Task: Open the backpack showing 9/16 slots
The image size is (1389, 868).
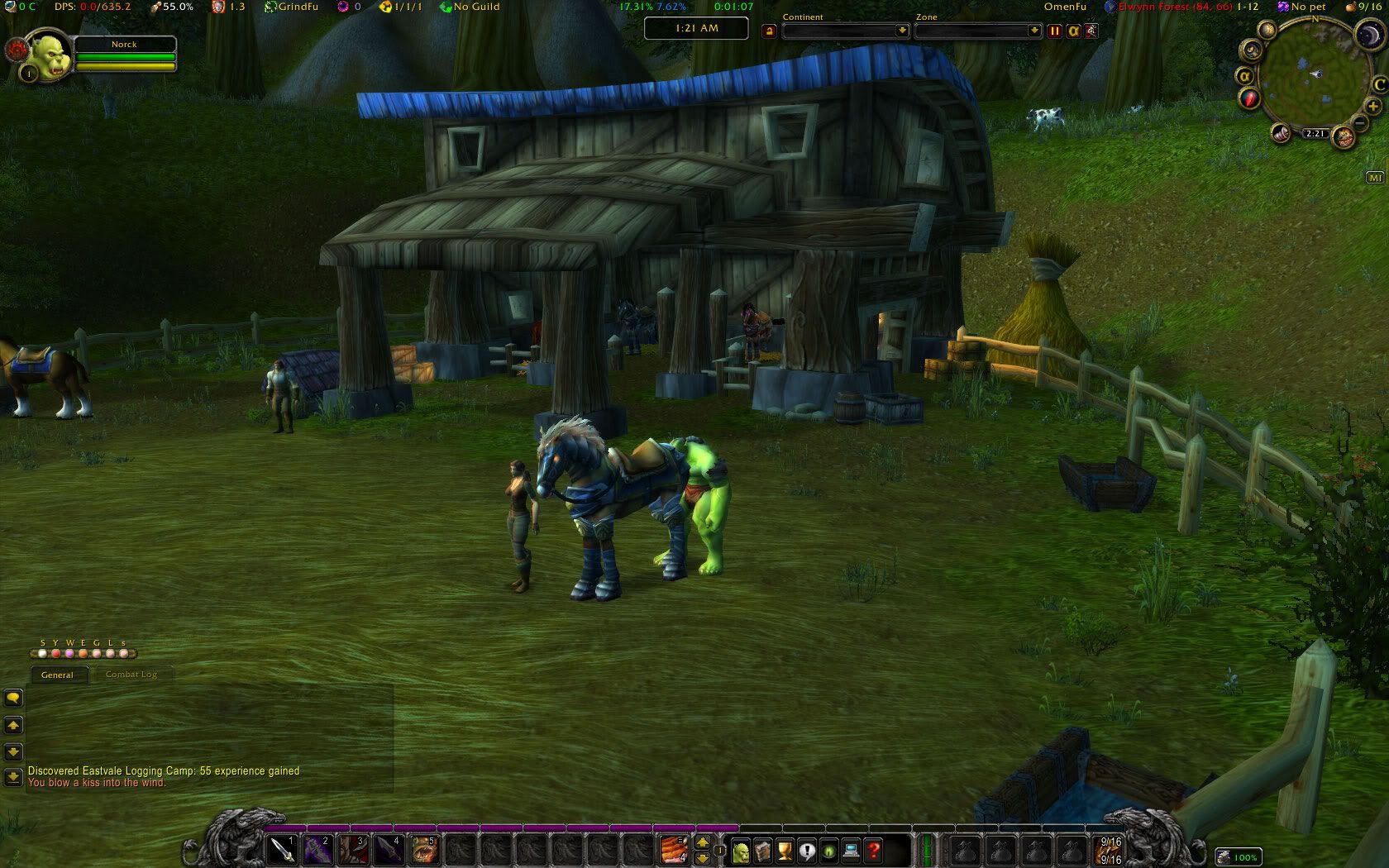Action: 1109,850
